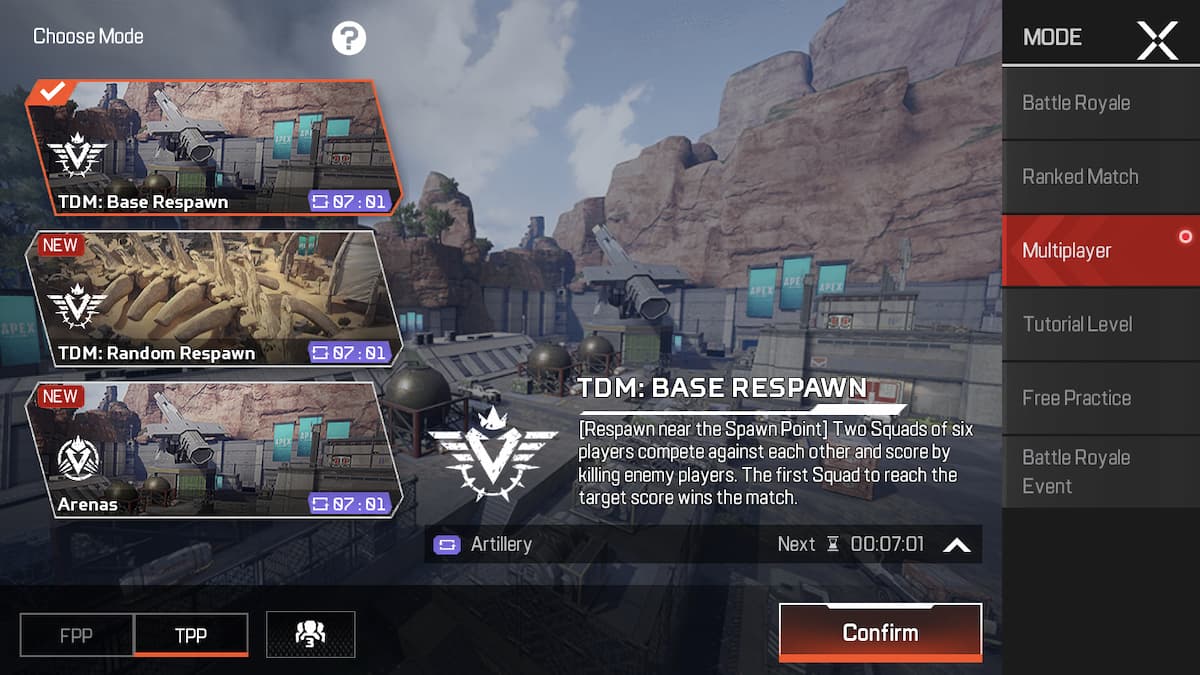Select the Multiplayer tab
This screenshot has width=1200, height=675.
[1100, 250]
